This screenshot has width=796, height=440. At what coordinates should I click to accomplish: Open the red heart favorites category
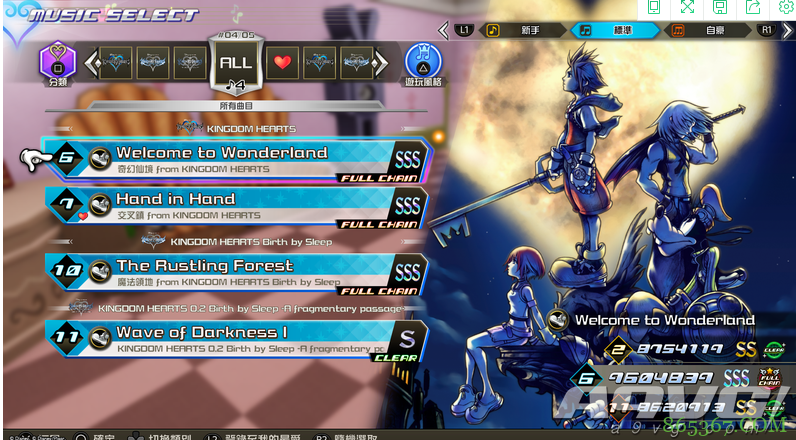click(284, 63)
